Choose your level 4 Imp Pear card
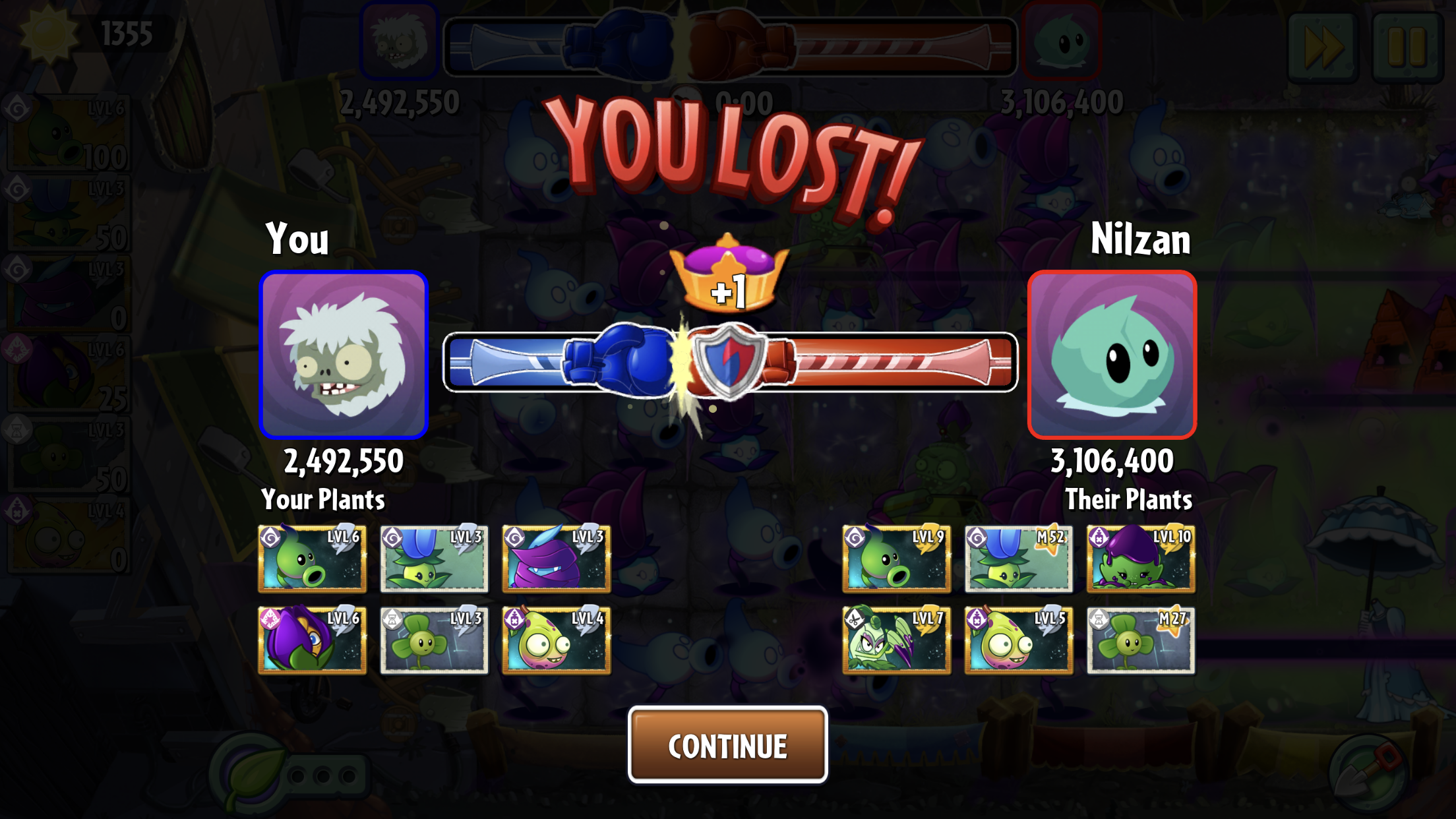 [556, 640]
